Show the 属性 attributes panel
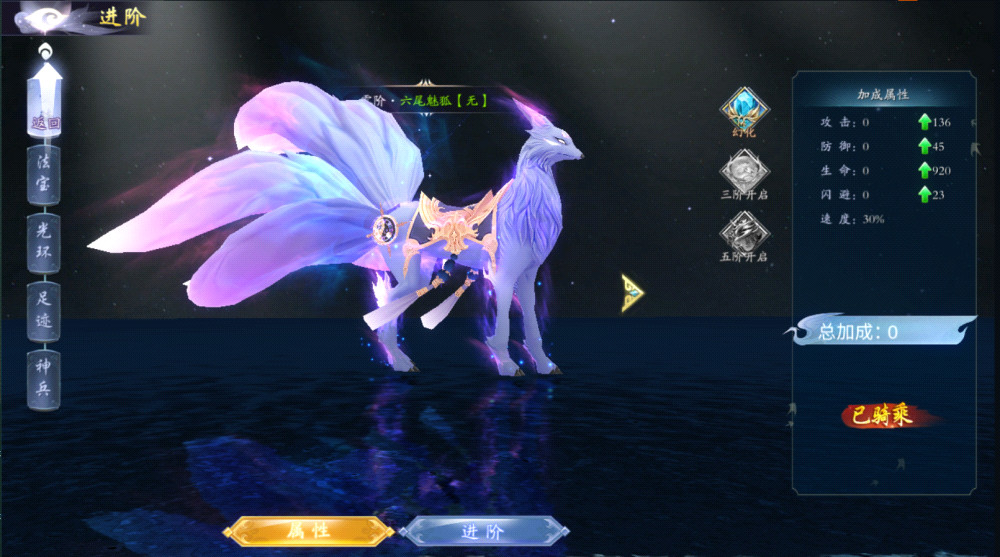The width and height of the screenshot is (1000, 557). (308, 530)
